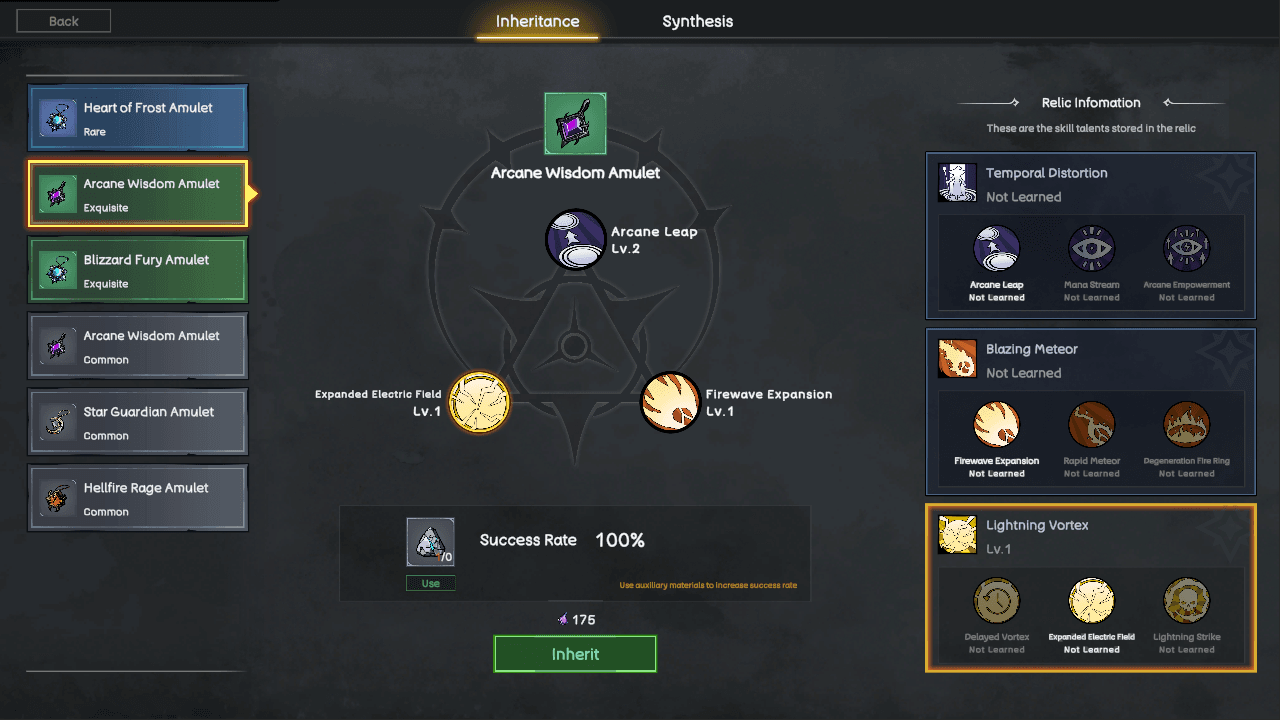Image resolution: width=1280 pixels, height=720 pixels.
Task: Open the Lightning Vortex relic details
Action: pyautogui.click(x=1091, y=537)
